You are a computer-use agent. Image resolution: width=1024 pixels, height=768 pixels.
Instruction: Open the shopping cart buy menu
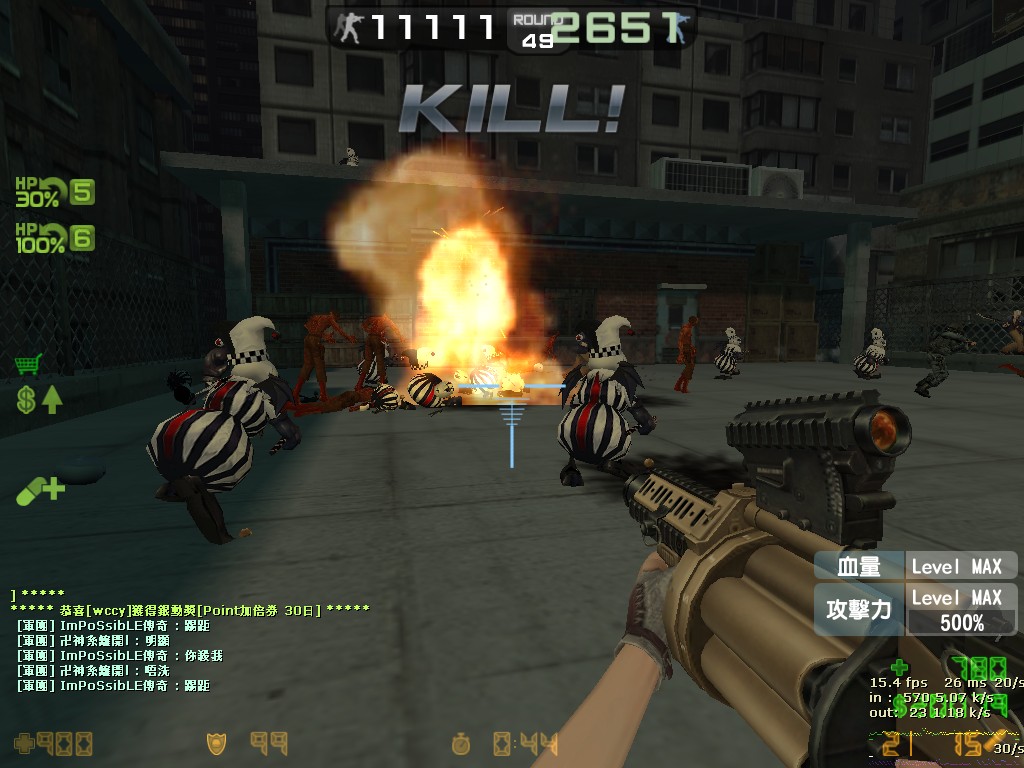(29, 364)
